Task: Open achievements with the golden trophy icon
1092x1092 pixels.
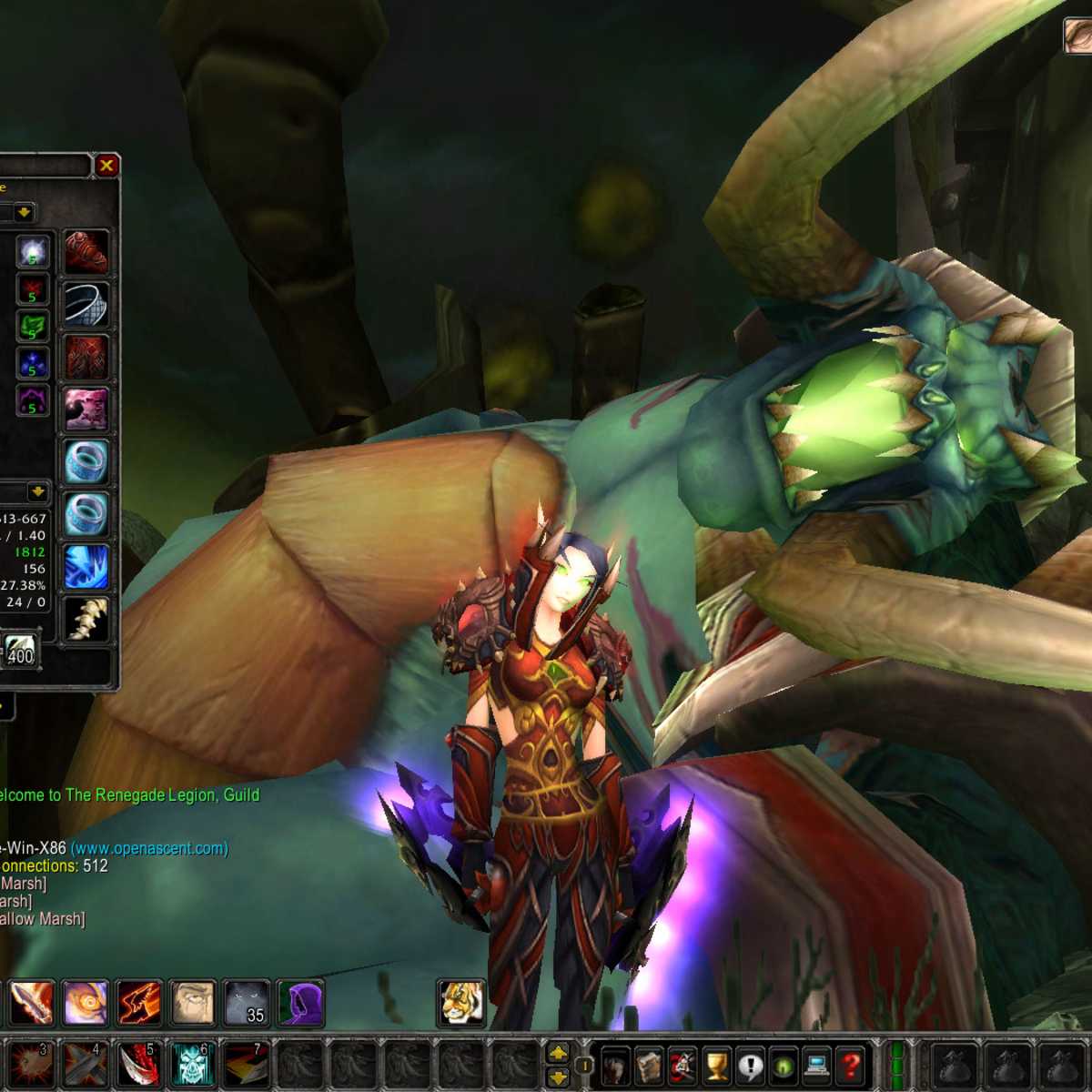Action: (717, 1065)
